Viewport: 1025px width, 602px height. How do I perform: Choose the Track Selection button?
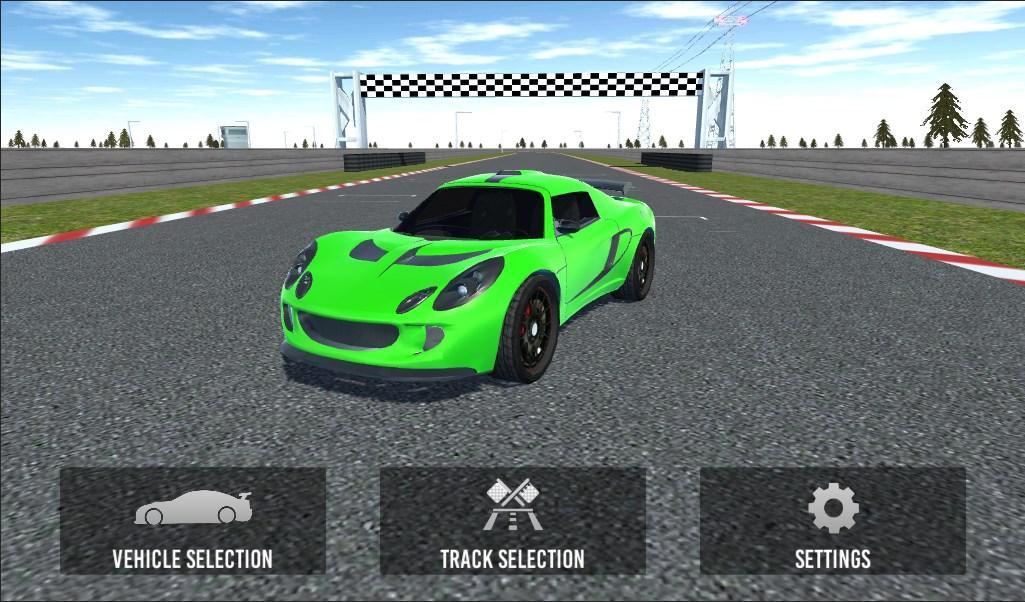pos(512,522)
